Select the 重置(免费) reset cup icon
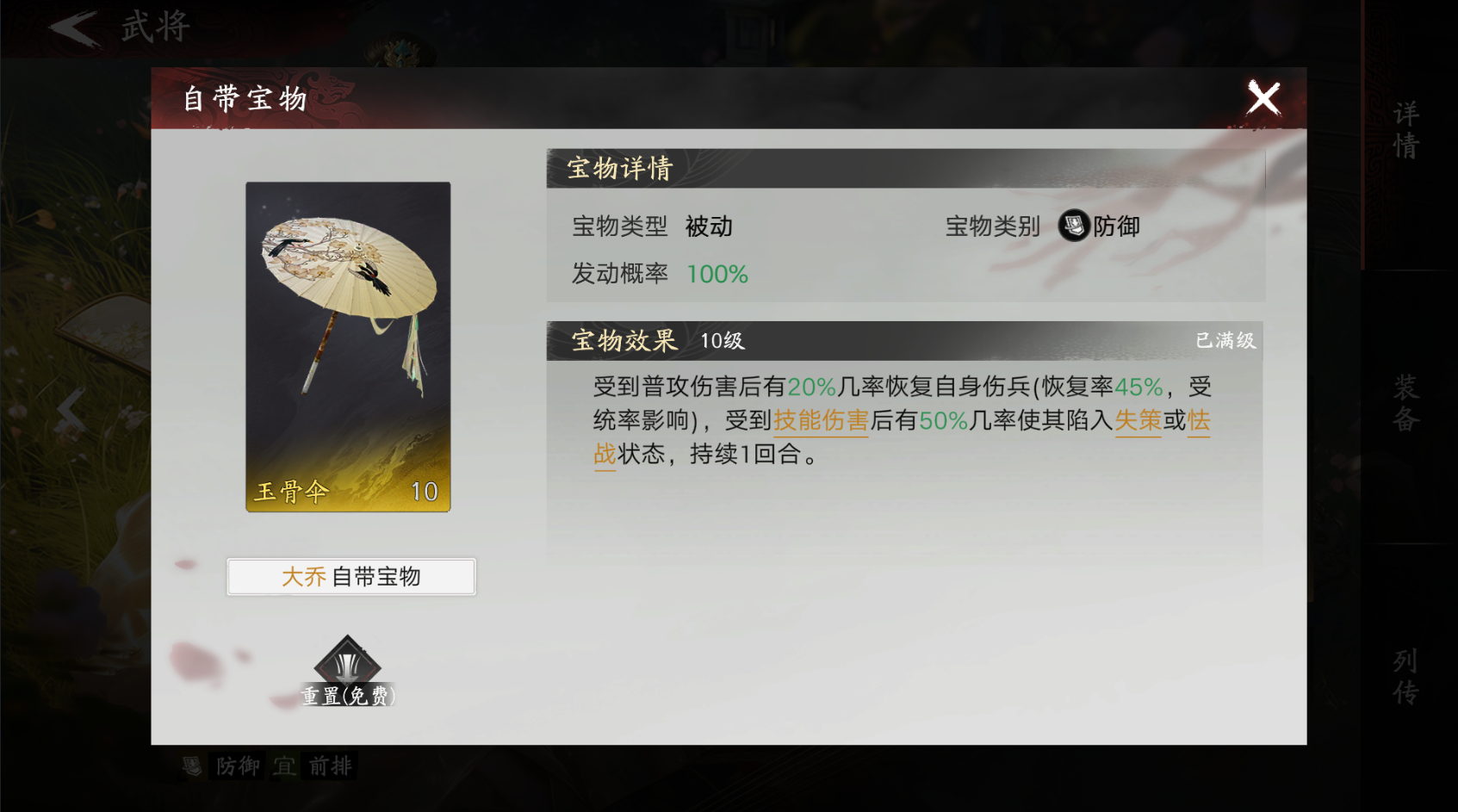Image resolution: width=1458 pixels, height=812 pixels. (348, 665)
